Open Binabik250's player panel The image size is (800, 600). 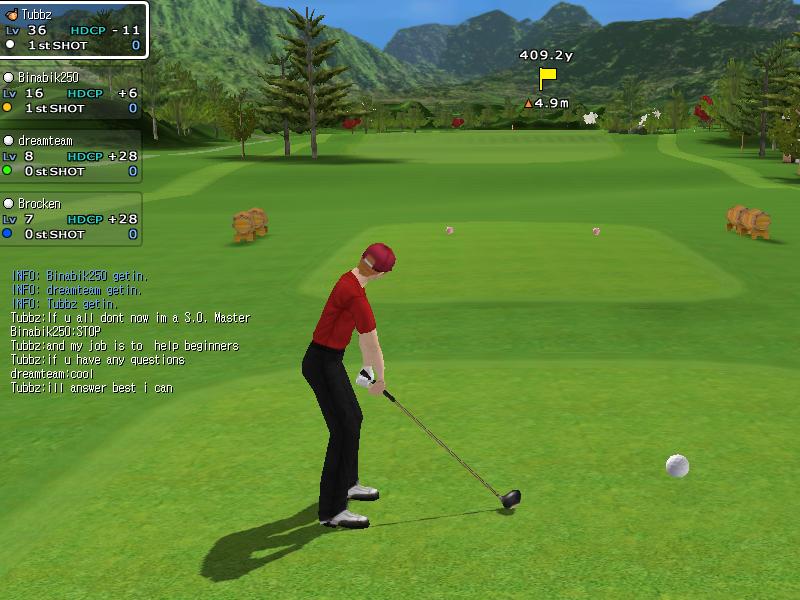pyautogui.click(x=70, y=93)
